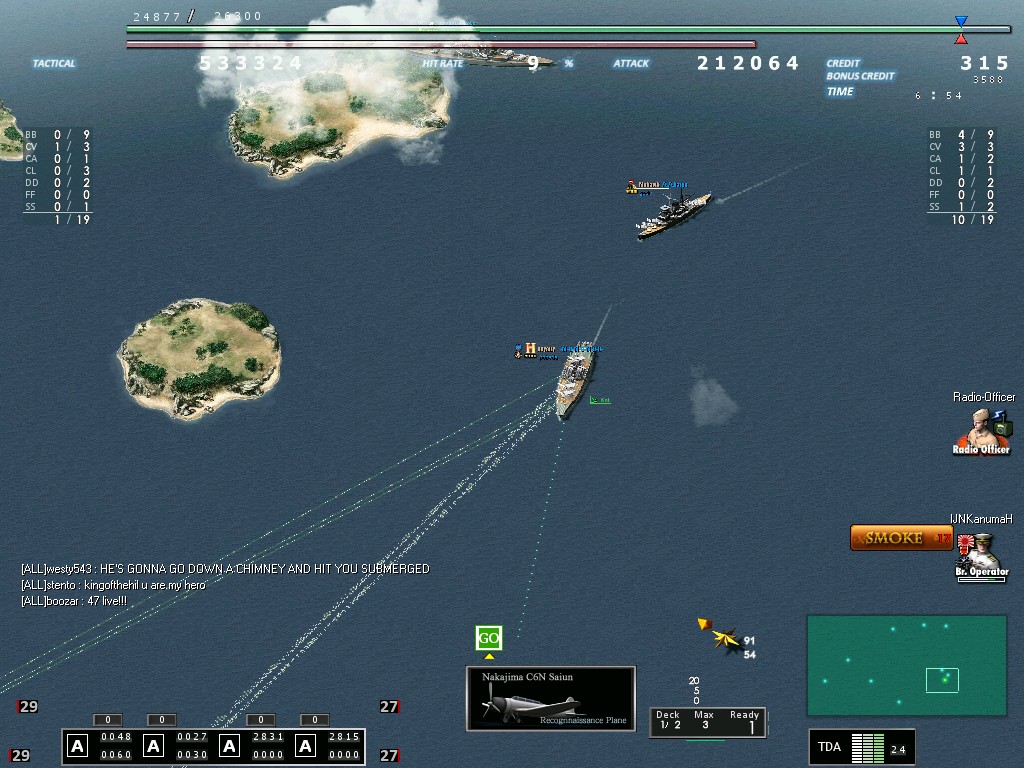This screenshot has width=1024, height=768.
Task: Launch the plane with the GO button
Action: tap(488, 638)
